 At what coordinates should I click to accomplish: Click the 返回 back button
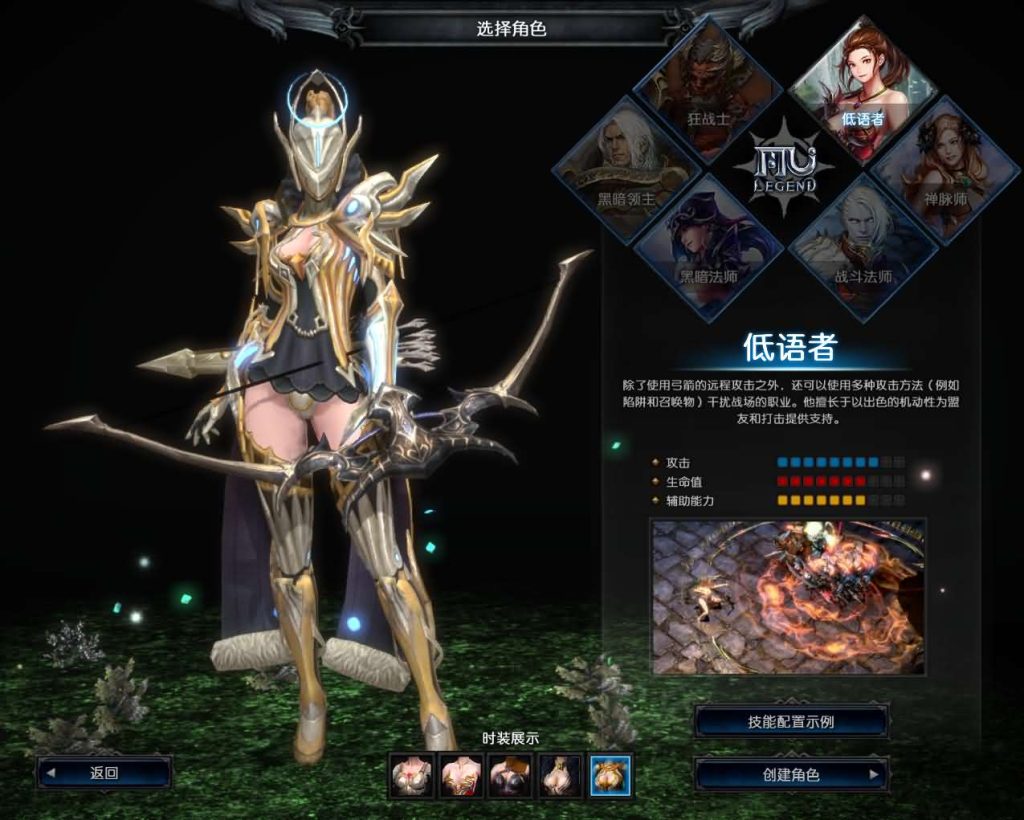[x=104, y=773]
